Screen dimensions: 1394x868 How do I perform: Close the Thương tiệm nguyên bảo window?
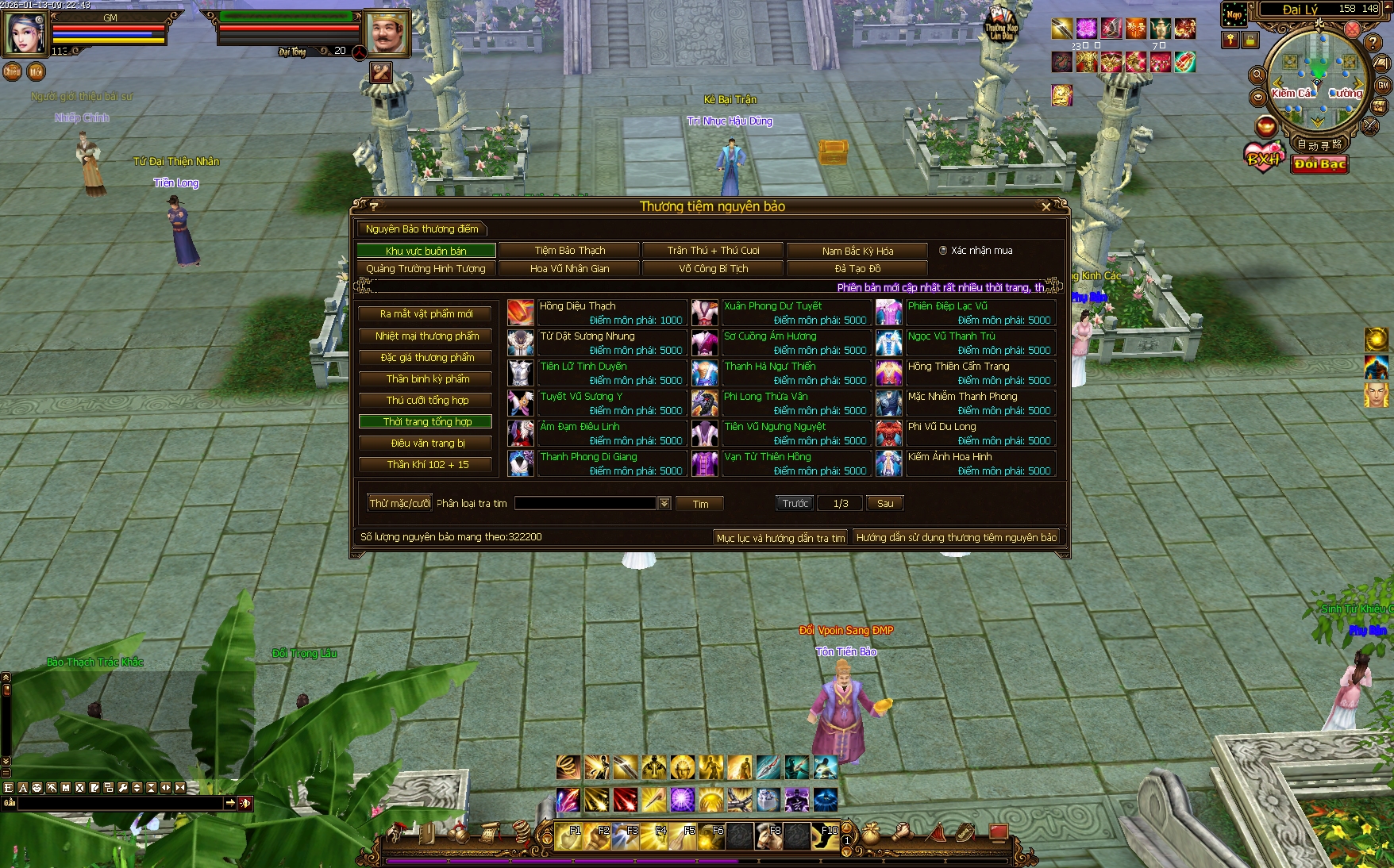click(1045, 207)
